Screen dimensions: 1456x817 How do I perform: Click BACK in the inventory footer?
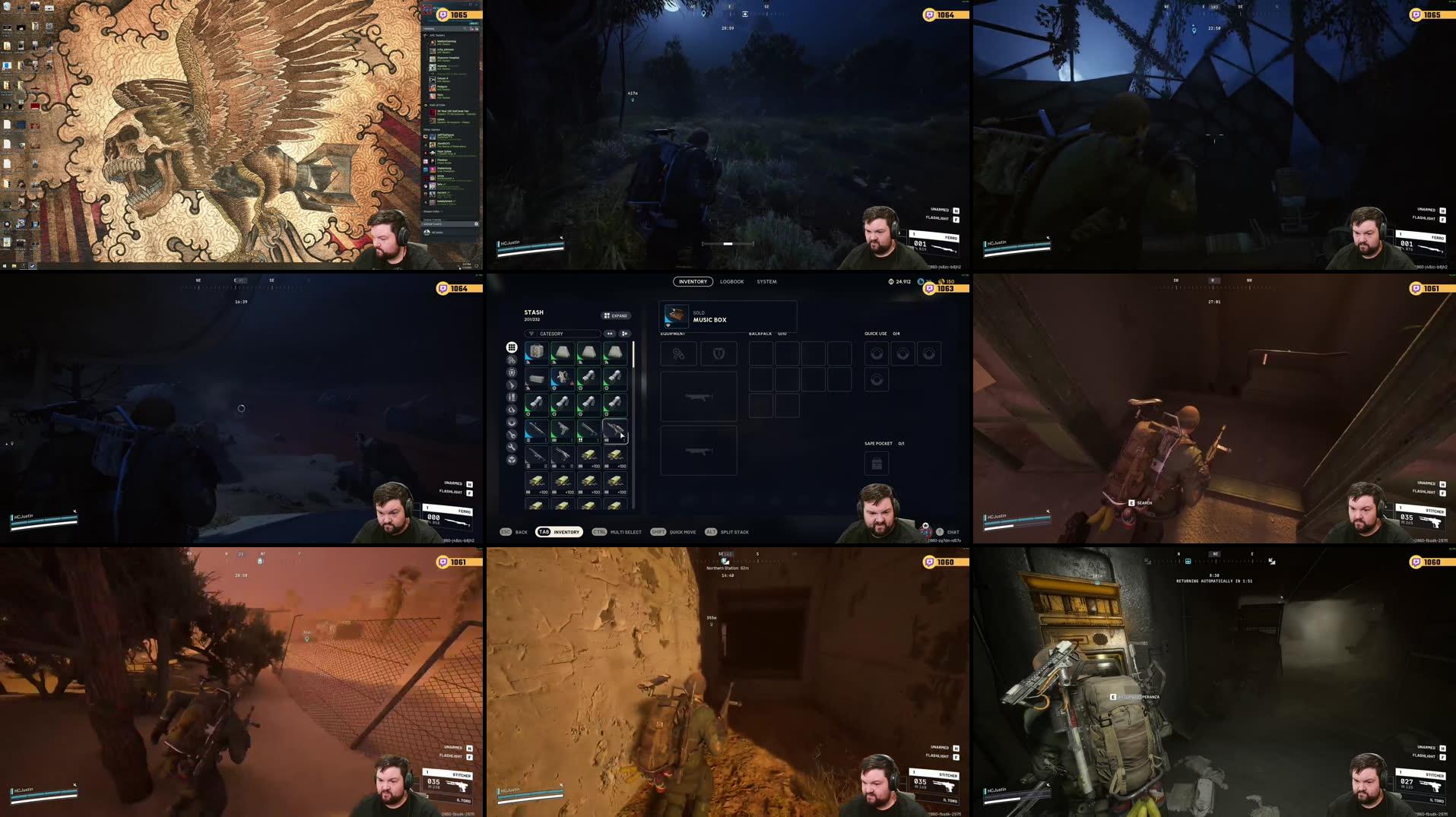[521, 532]
